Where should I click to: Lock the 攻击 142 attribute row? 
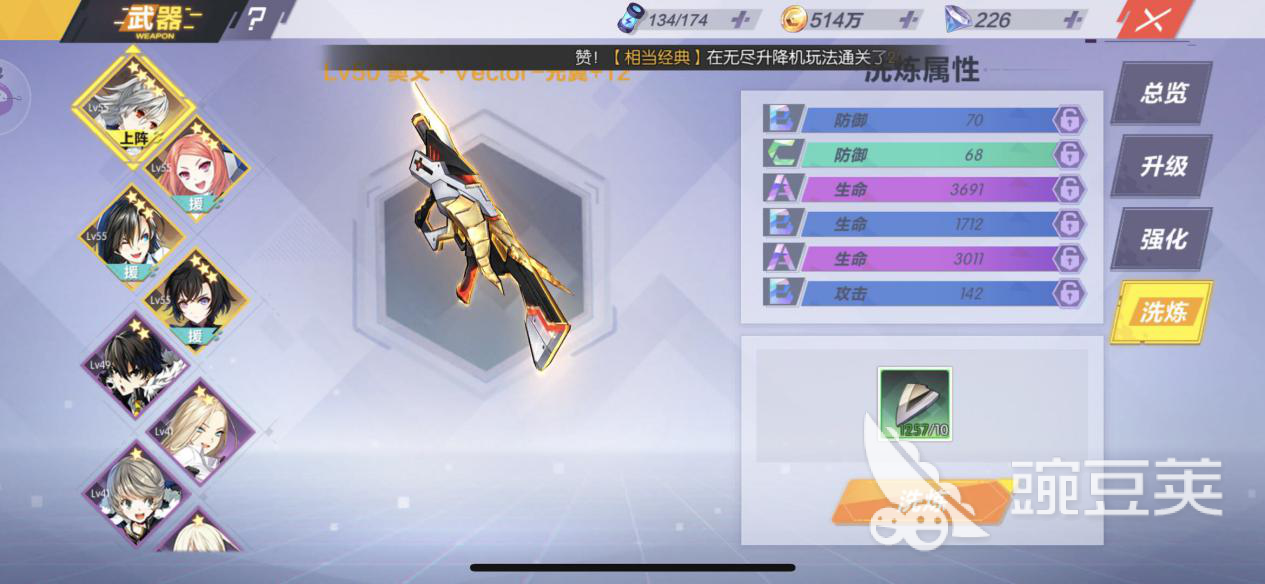click(x=1069, y=293)
